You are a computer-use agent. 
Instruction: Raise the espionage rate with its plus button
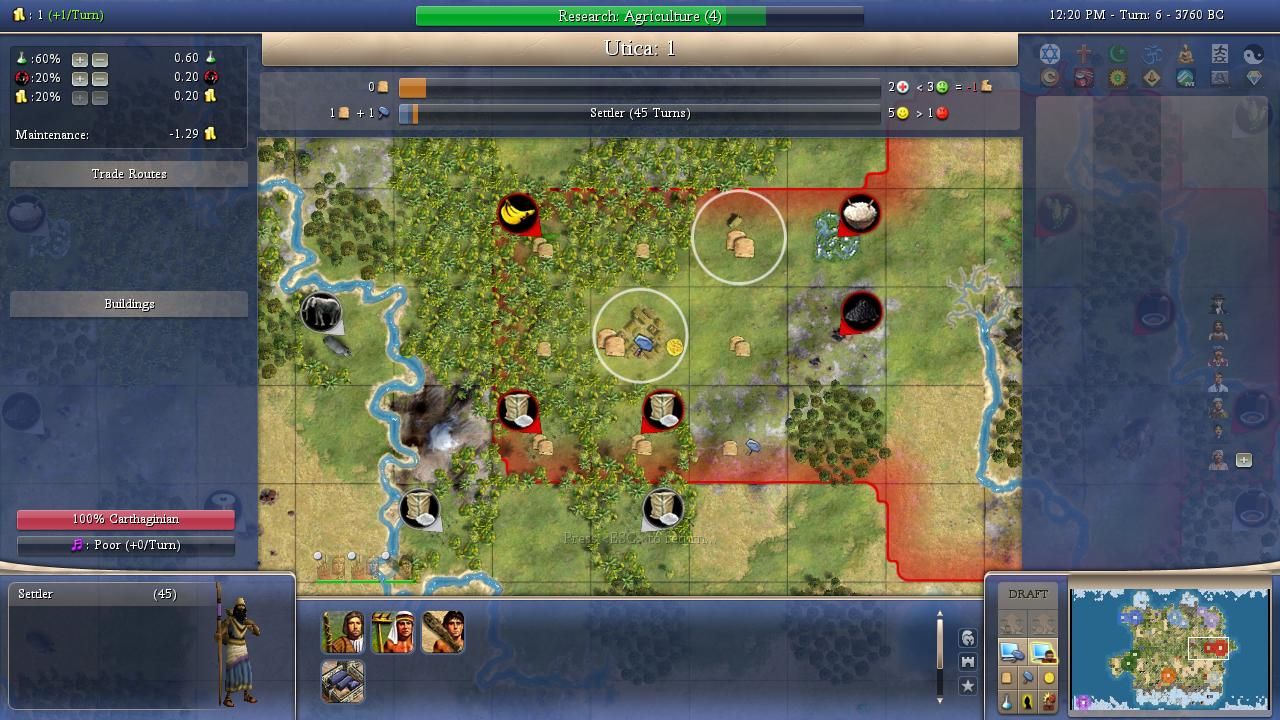point(80,78)
